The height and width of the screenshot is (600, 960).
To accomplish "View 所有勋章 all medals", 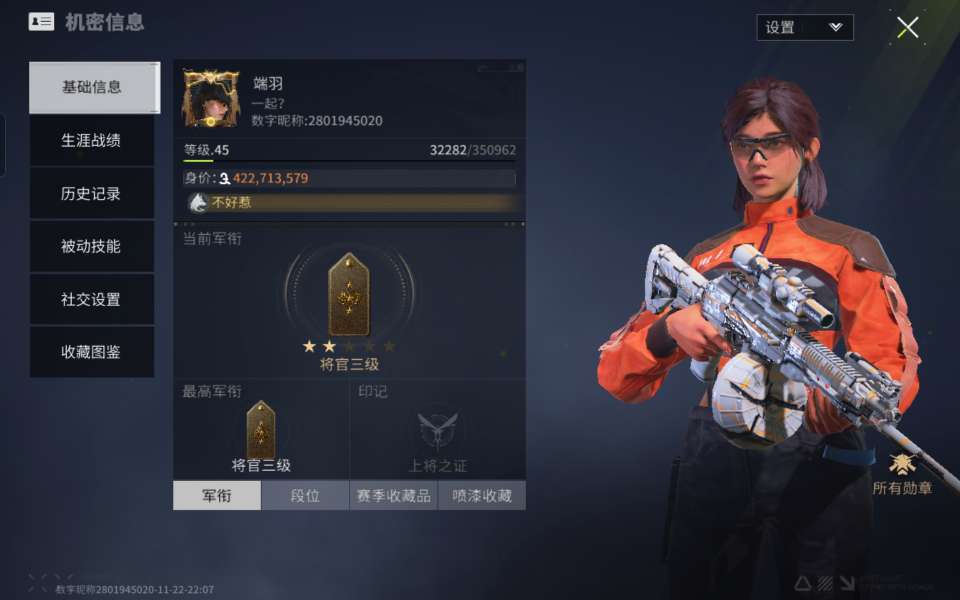I will (x=902, y=473).
